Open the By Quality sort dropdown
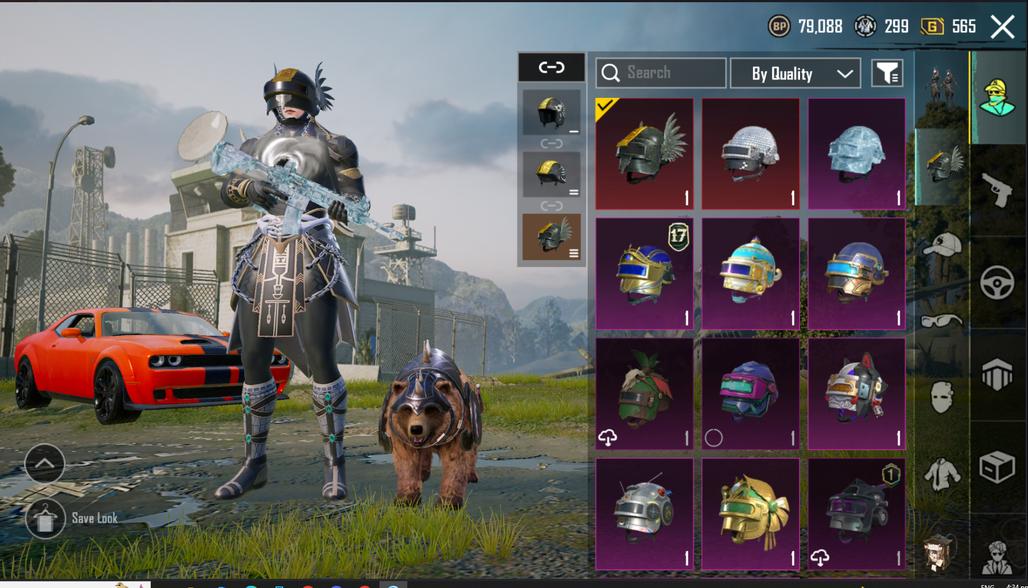This screenshot has width=1028, height=588. click(795, 73)
